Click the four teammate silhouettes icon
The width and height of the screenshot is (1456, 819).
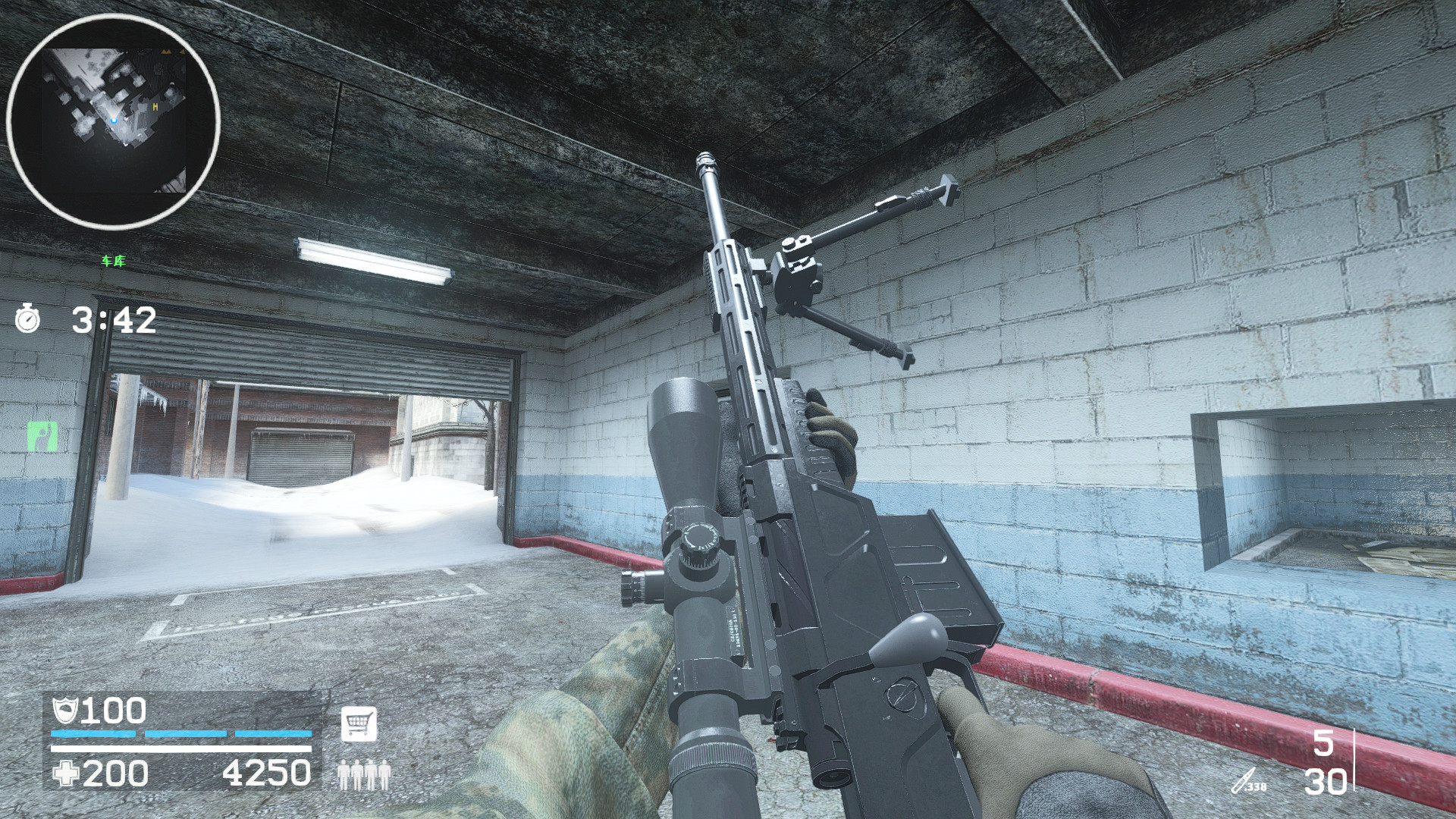click(x=364, y=776)
